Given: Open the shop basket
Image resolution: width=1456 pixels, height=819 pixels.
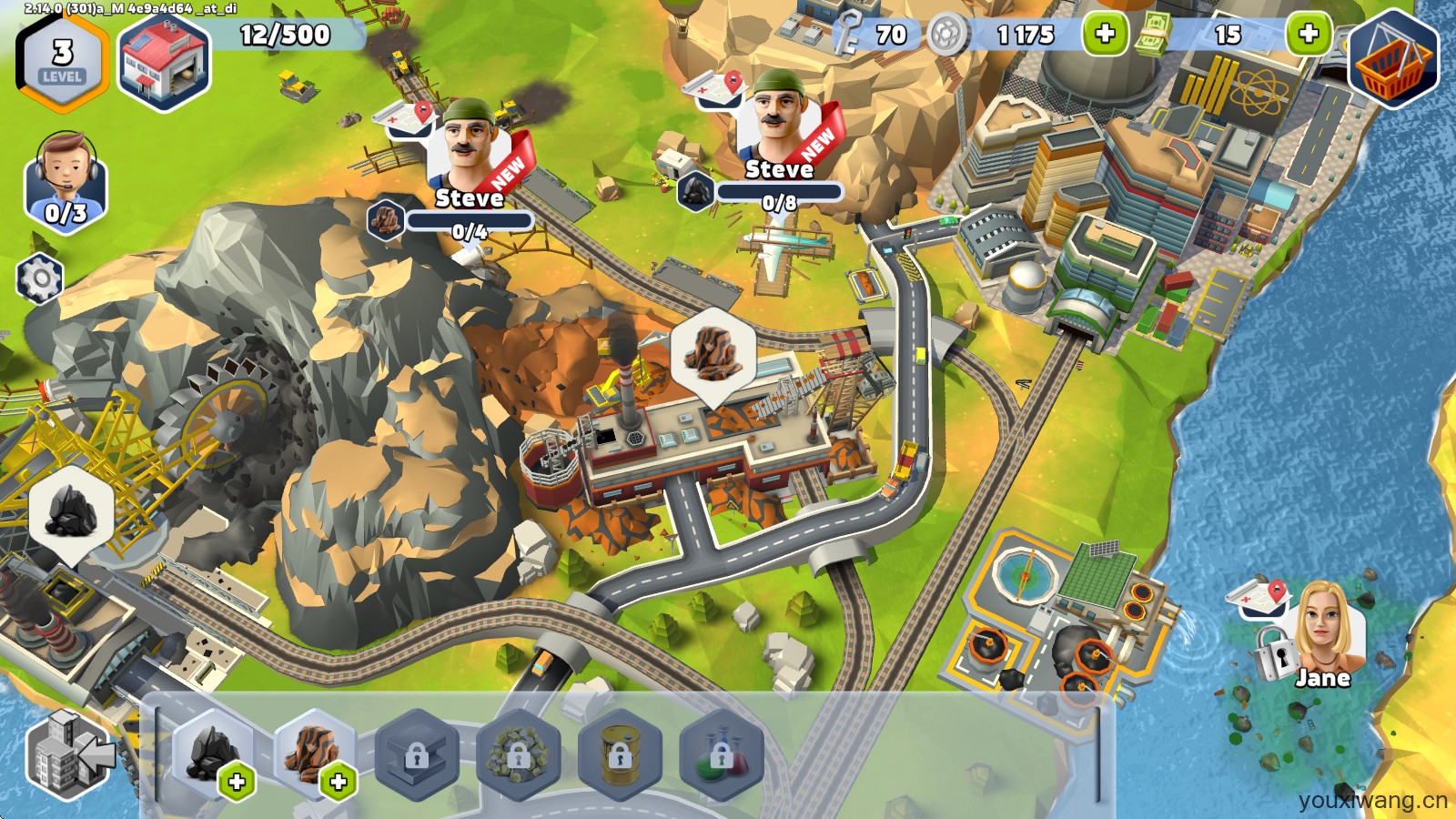Looking at the screenshot, I should coord(1392,62).
